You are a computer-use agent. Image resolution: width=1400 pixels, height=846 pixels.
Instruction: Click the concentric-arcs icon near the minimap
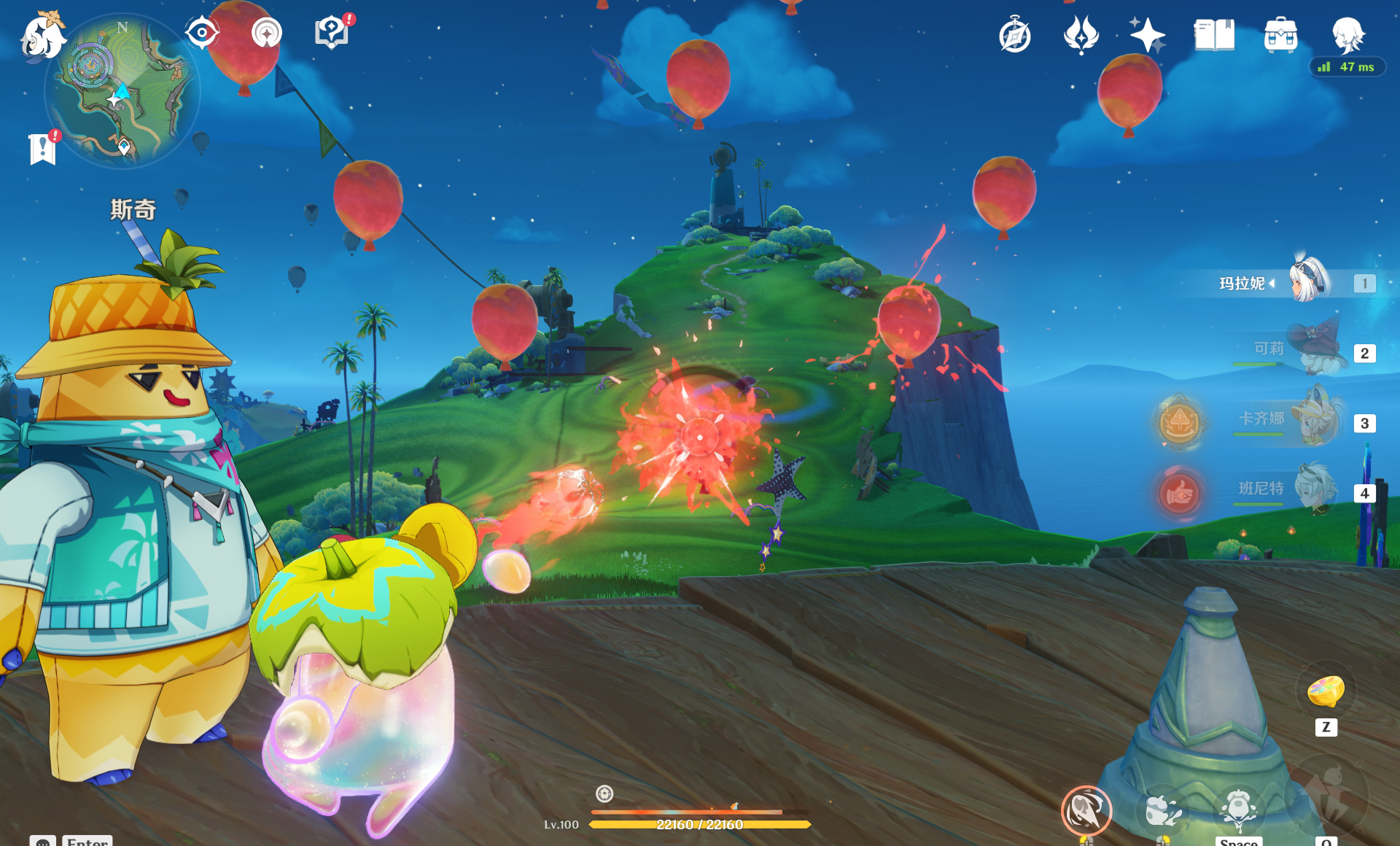pos(266,33)
